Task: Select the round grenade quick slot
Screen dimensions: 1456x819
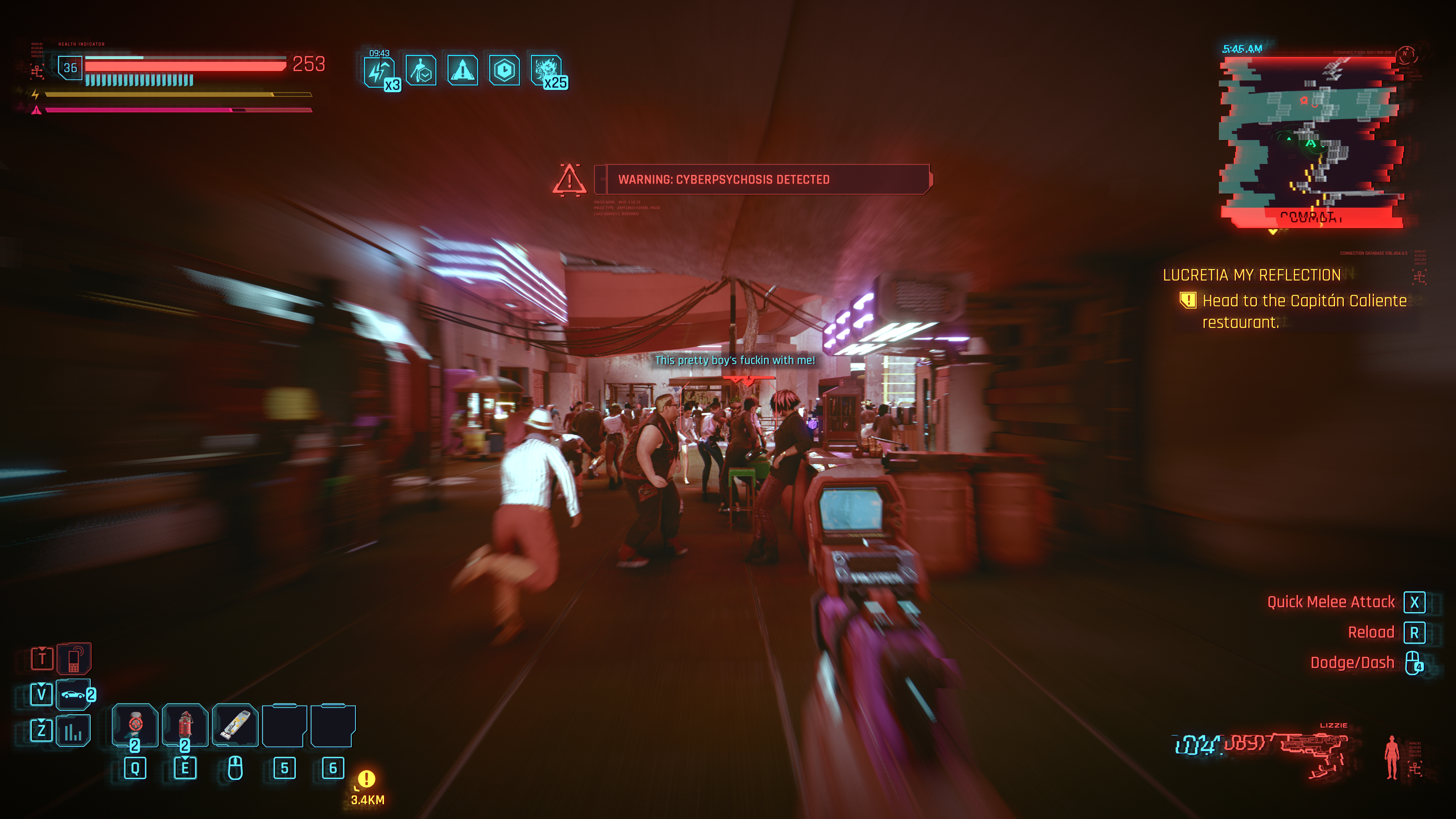Action: [135, 724]
